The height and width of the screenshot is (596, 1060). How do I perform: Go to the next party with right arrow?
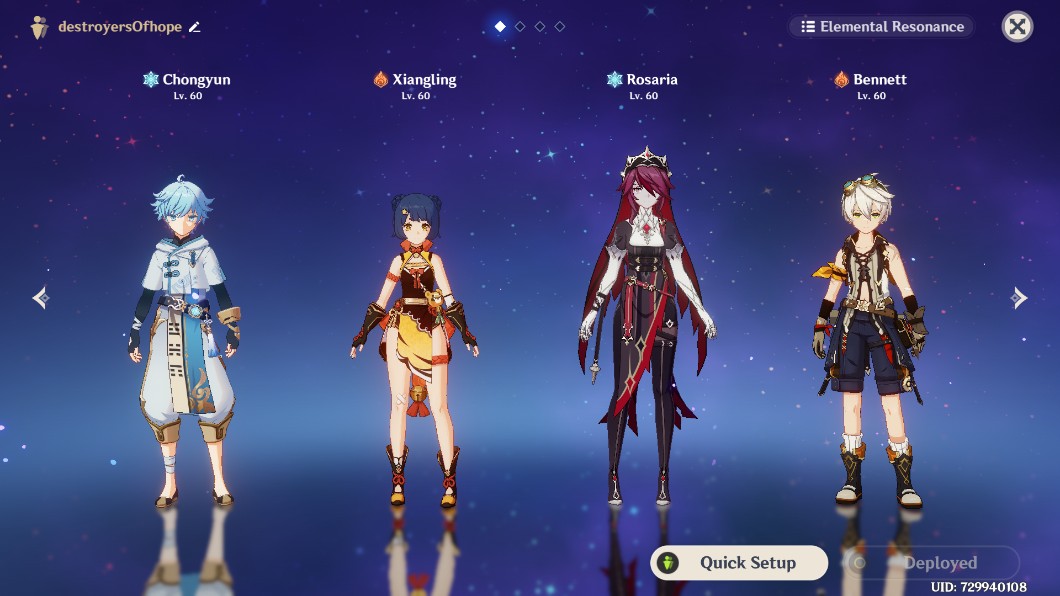(1018, 298)
